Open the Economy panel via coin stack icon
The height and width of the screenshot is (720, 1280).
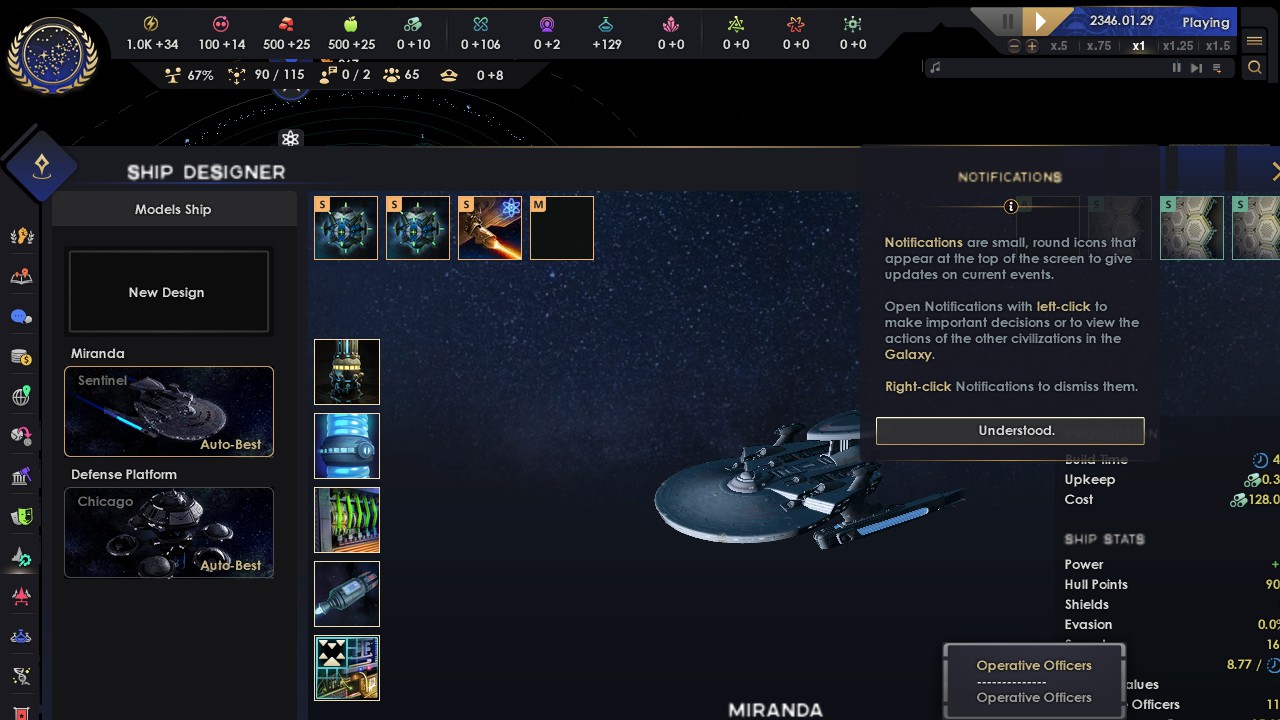point(22,356)
